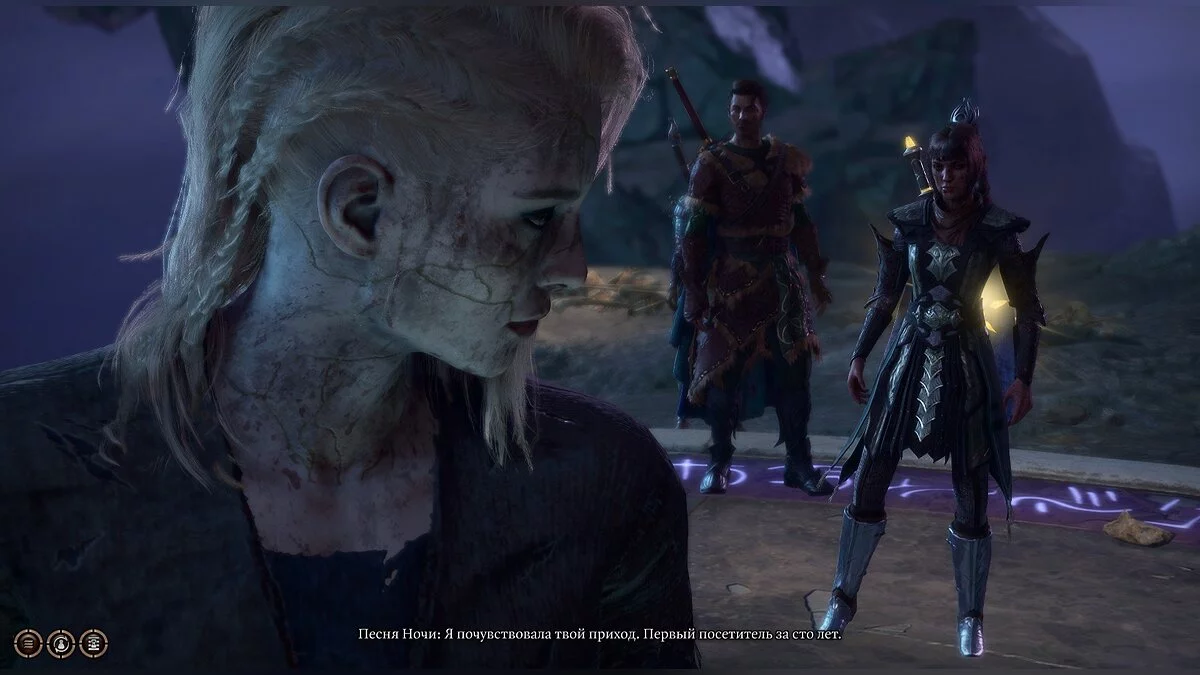Click the character swap arrows icon
Screen dimensions: 1200x675
point(61,642)
